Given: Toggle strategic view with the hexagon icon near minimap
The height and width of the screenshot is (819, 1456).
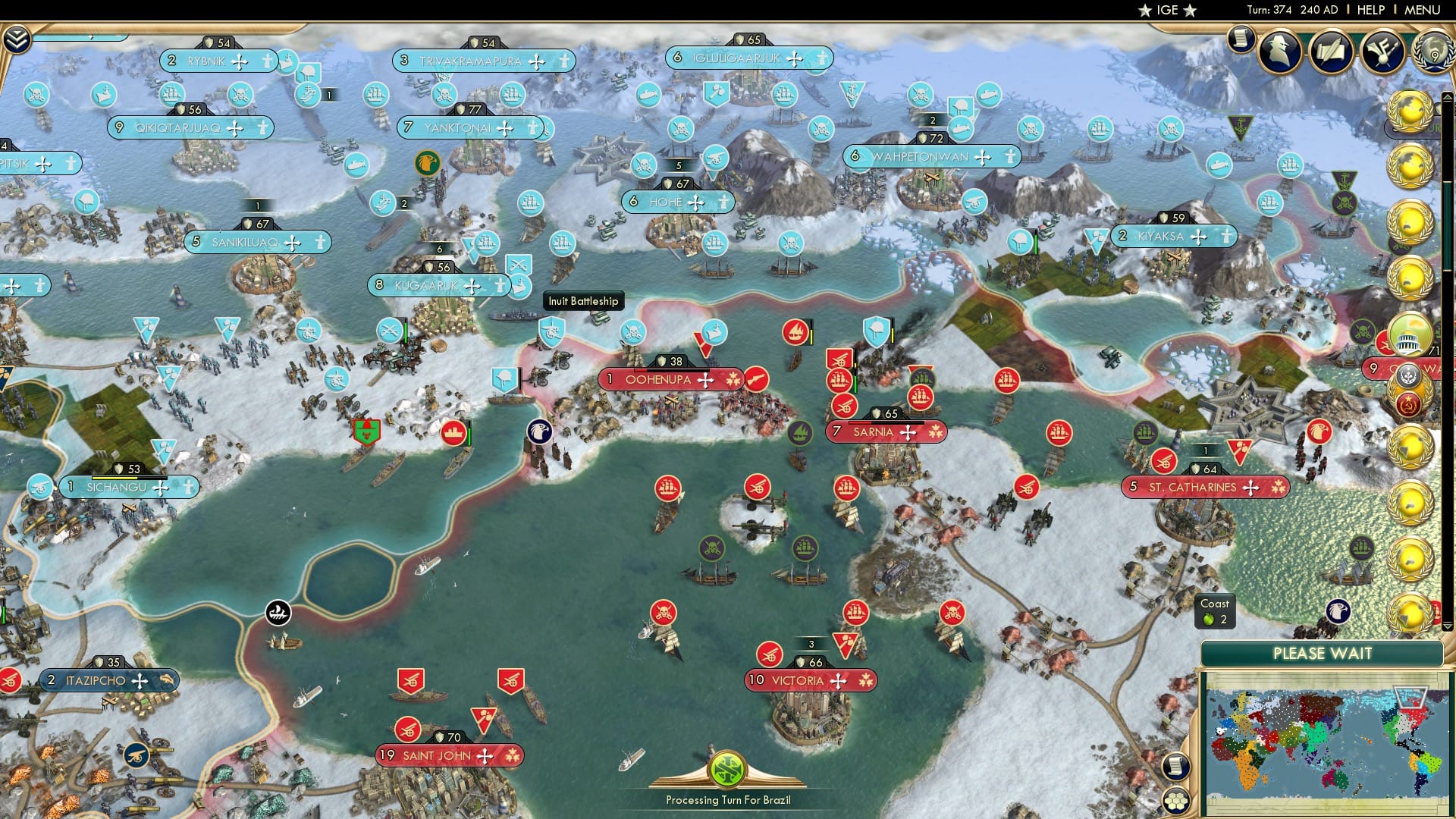Looking at the screenshot, I should [1176, 802].
